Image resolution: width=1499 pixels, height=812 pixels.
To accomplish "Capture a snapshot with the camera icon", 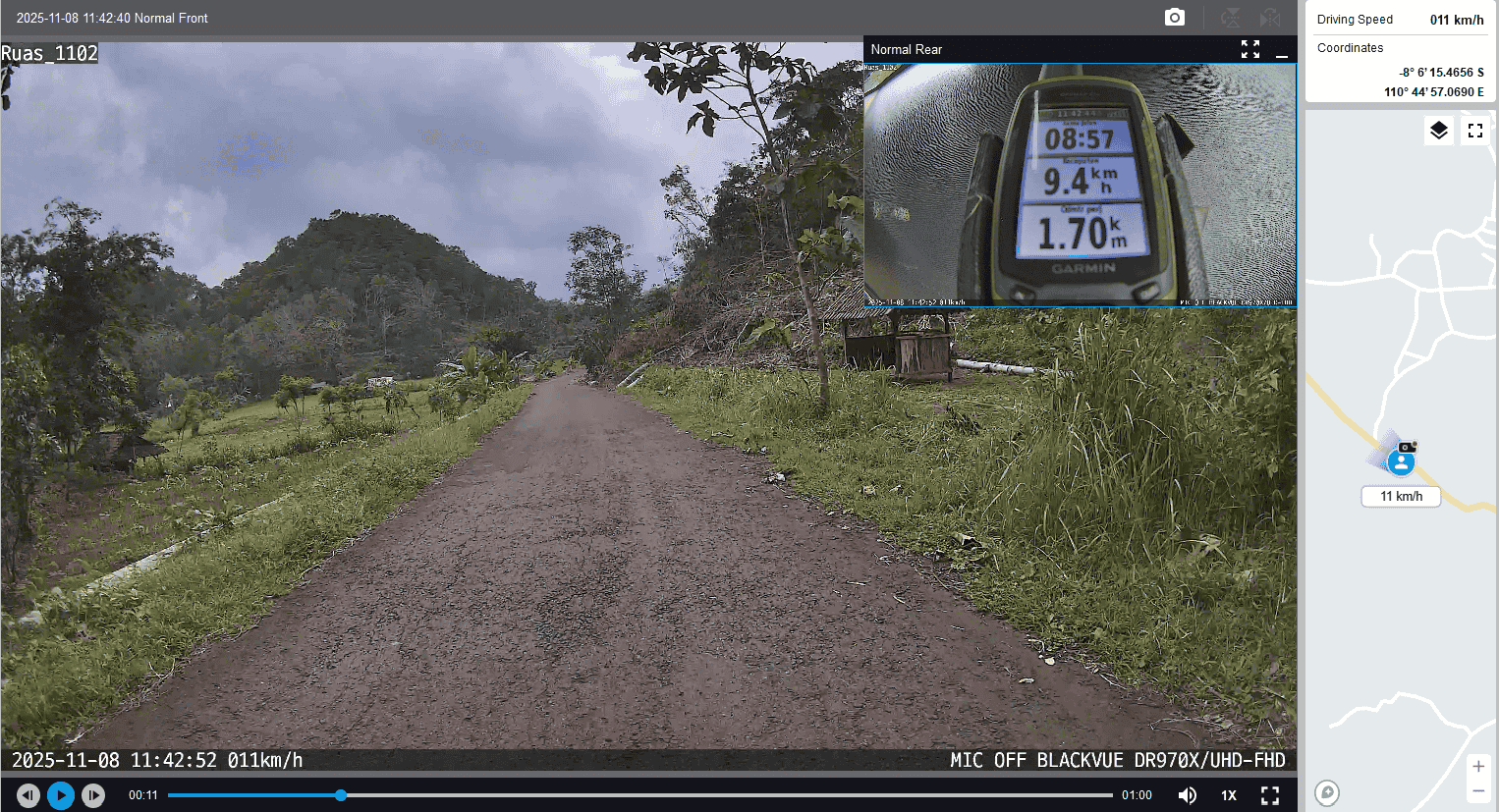I will [x=1175, y=18].
